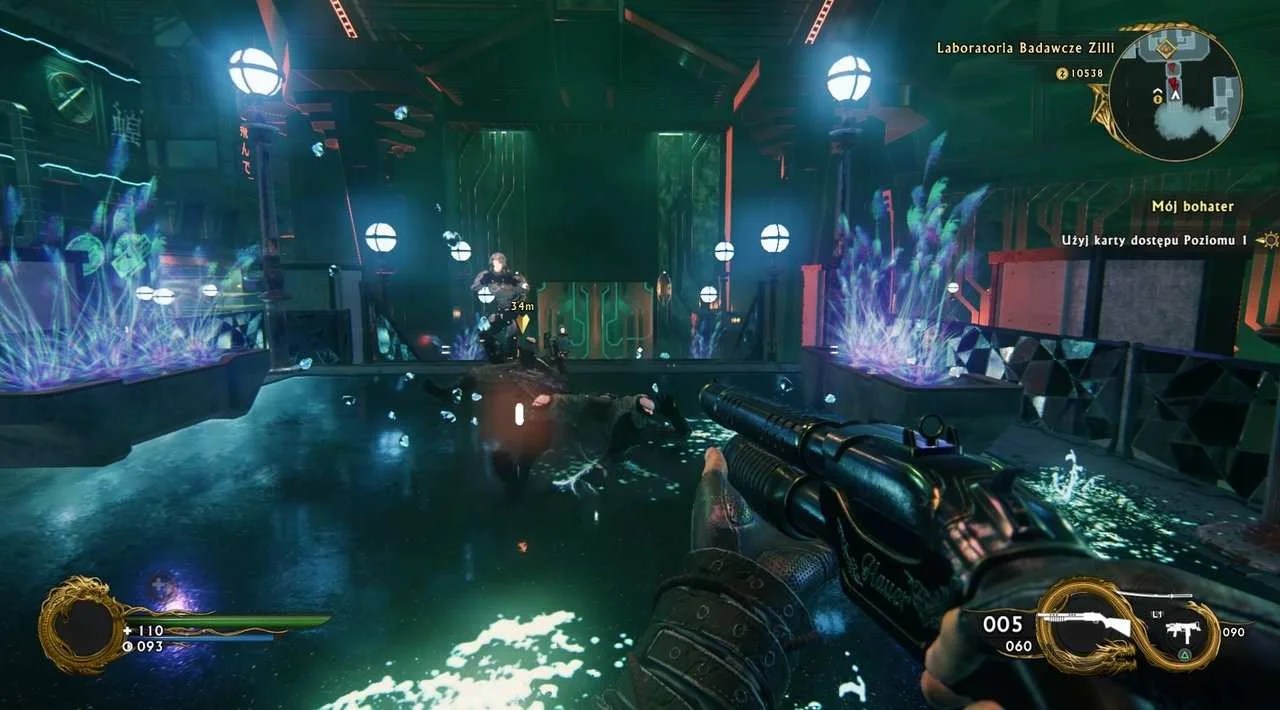Click the sun-shaped objective marker icon

pos(1268,240)
